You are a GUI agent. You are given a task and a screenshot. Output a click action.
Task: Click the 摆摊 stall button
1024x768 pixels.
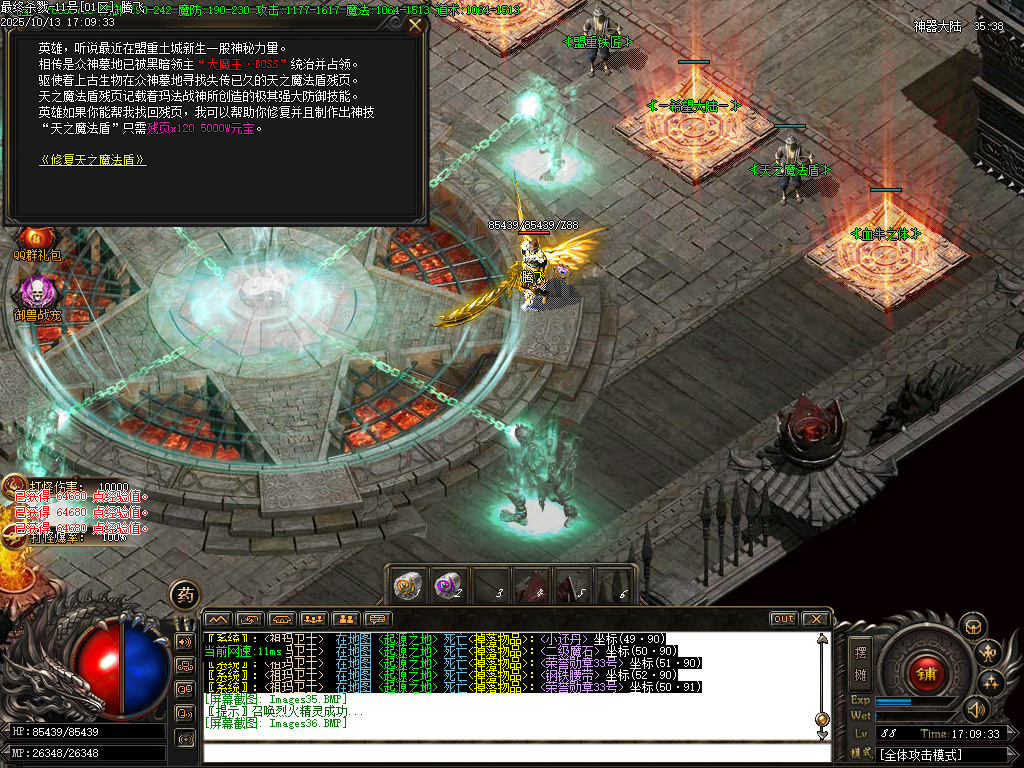[859, 662]
